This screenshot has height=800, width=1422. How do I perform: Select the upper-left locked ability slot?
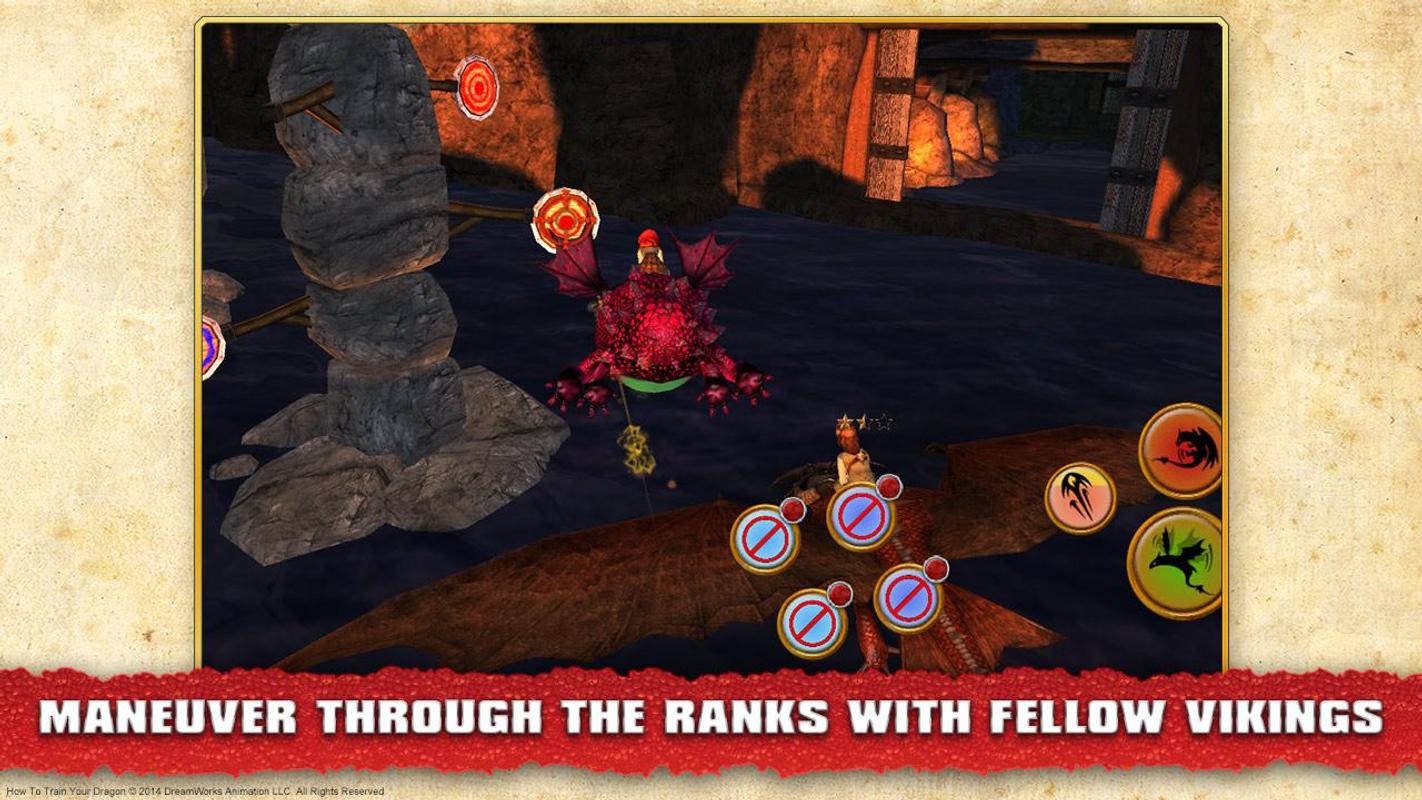point(766,537)
